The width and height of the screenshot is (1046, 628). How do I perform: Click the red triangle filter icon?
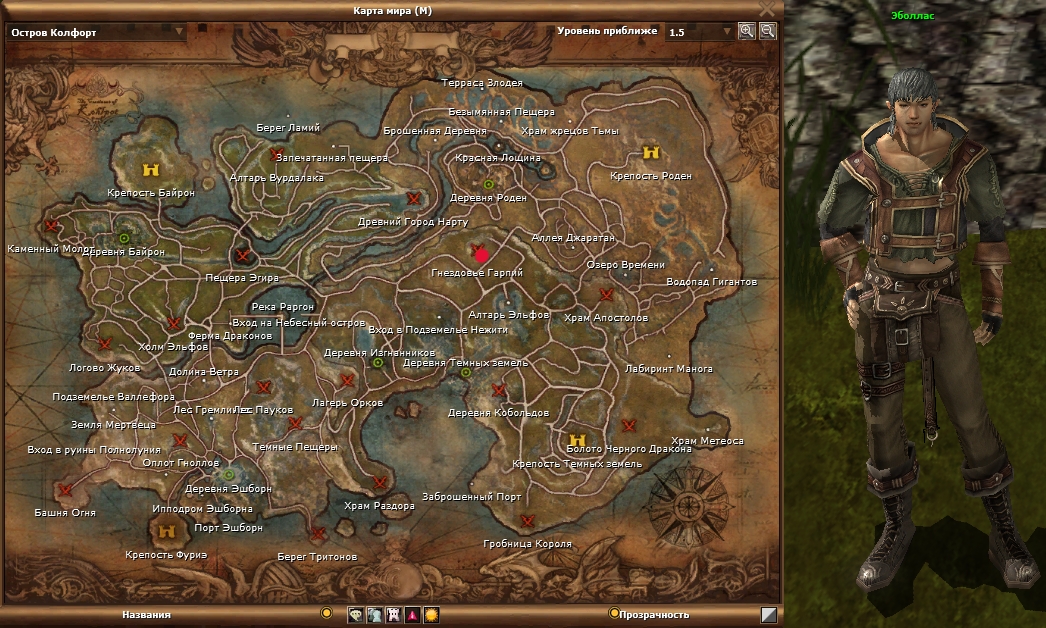[x=412, y=614]
